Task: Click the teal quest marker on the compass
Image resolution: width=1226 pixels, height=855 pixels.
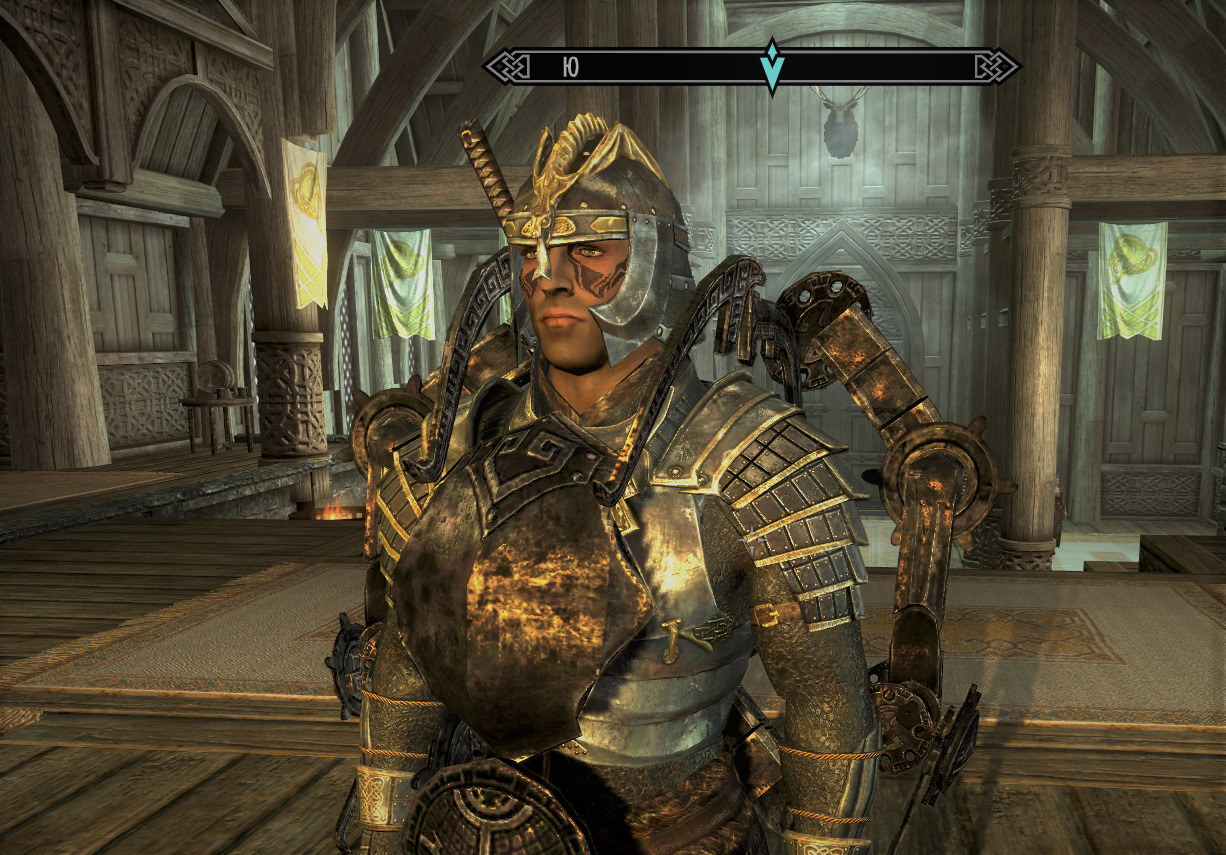Action: tap(771, 66)
